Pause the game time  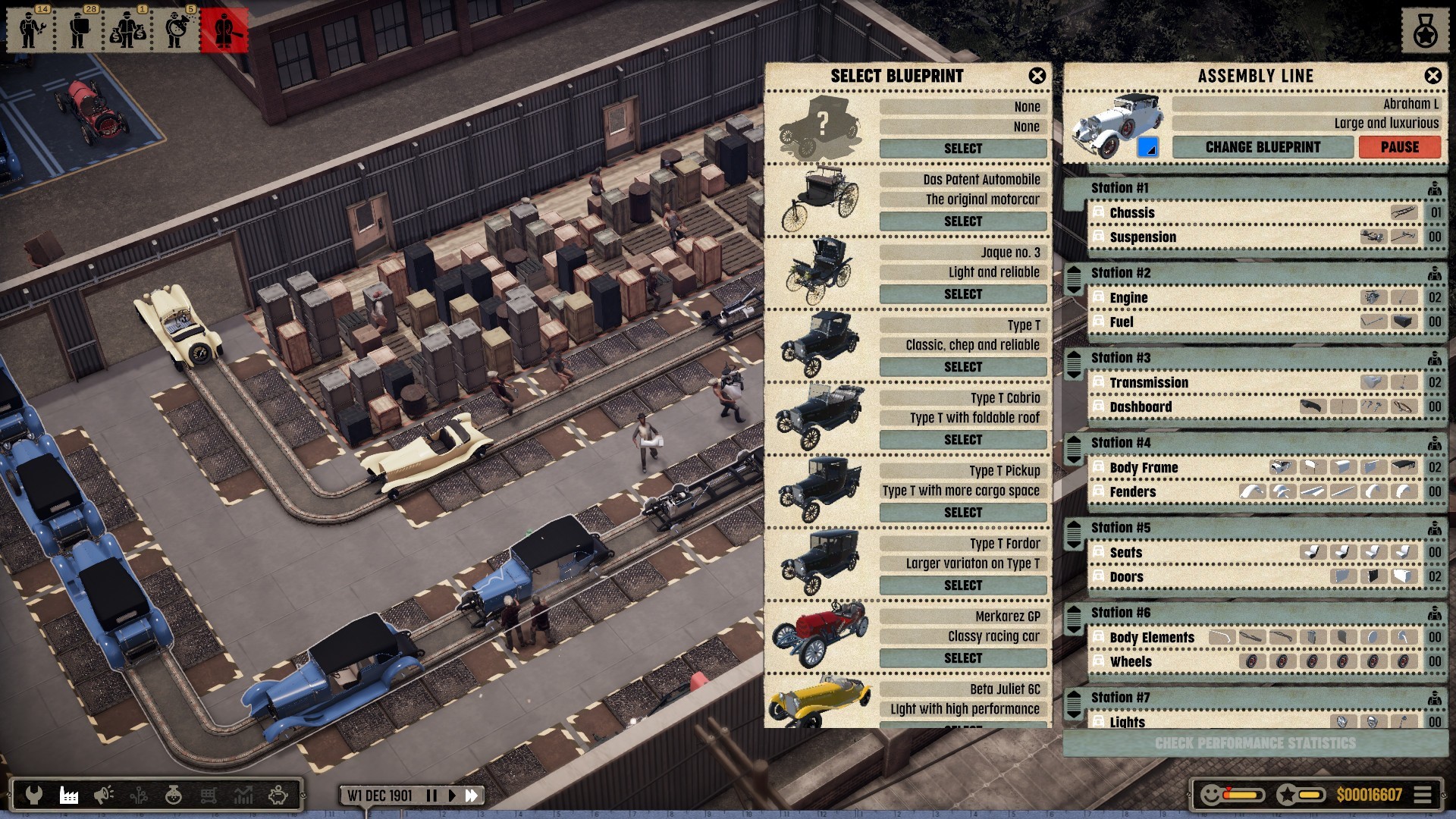(x=431, y=795)
